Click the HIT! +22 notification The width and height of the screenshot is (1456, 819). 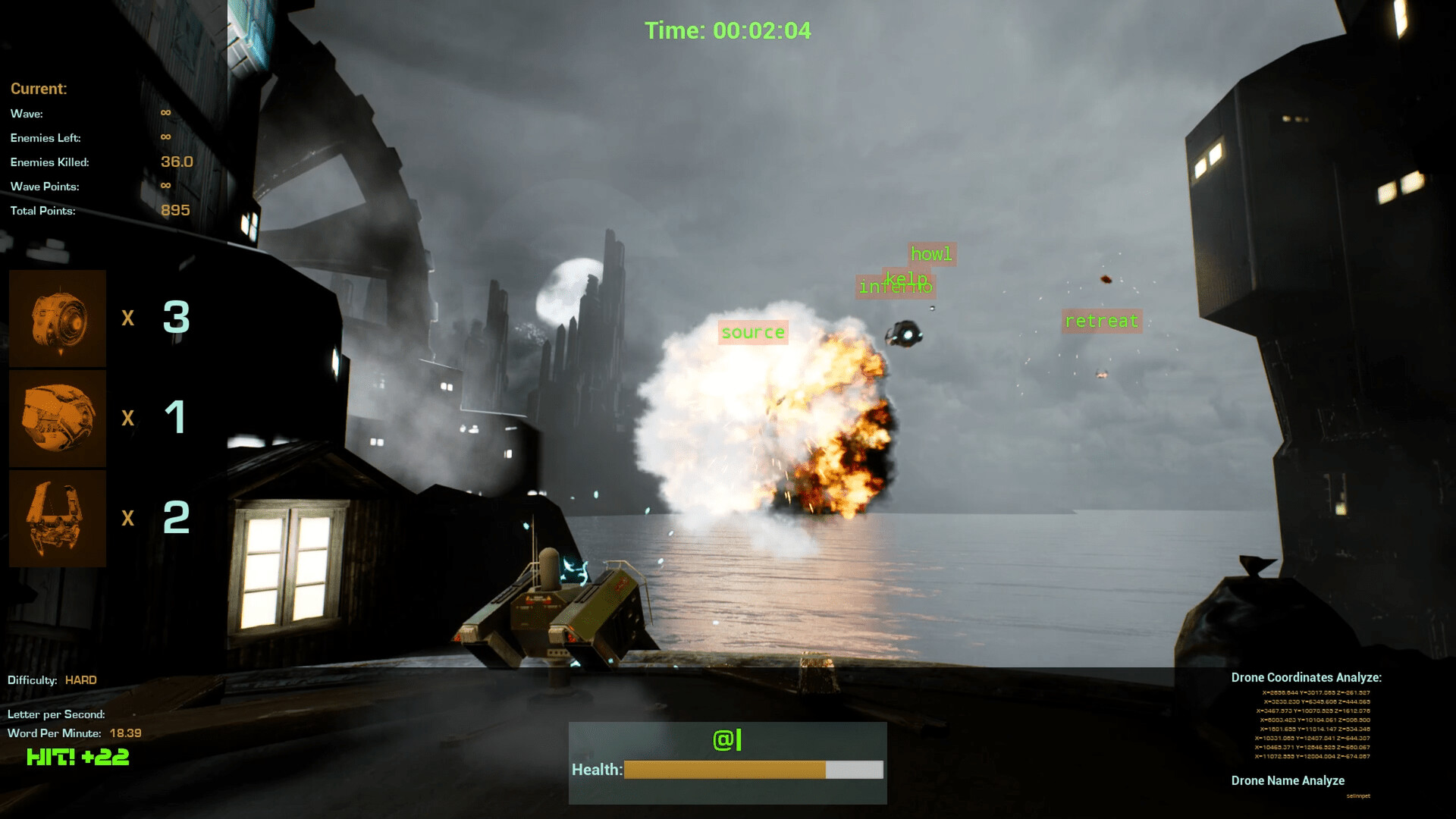(x=77, y=756)
